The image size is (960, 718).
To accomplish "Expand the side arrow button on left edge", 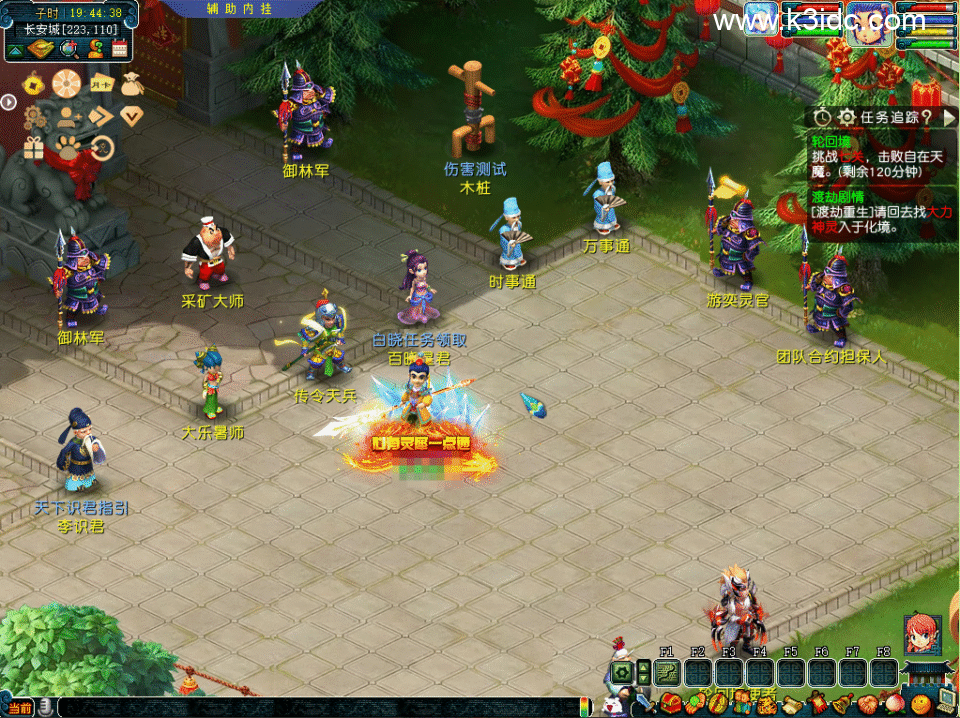I will tap(8, 101).
